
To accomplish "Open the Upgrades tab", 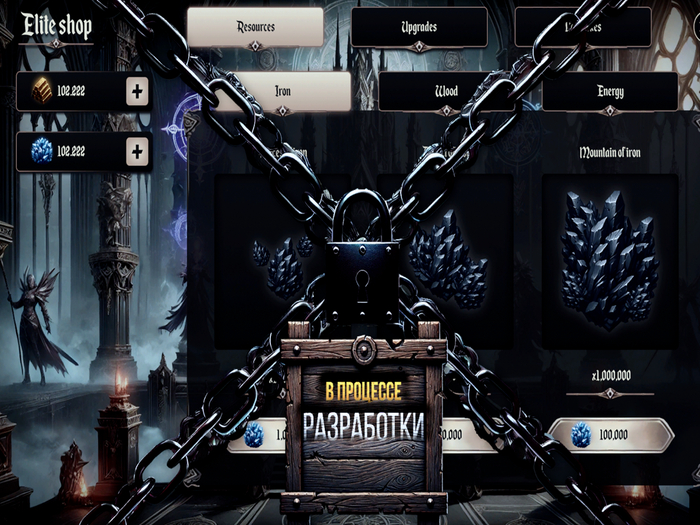I will click(x=418, y=27).
